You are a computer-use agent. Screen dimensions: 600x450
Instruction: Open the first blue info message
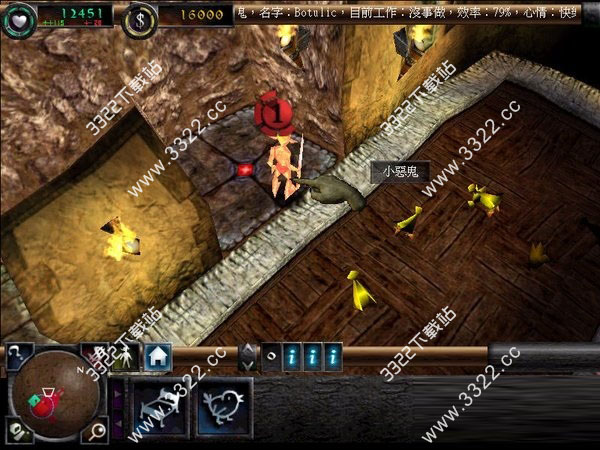pyautogui.click(x=291, y=355)
